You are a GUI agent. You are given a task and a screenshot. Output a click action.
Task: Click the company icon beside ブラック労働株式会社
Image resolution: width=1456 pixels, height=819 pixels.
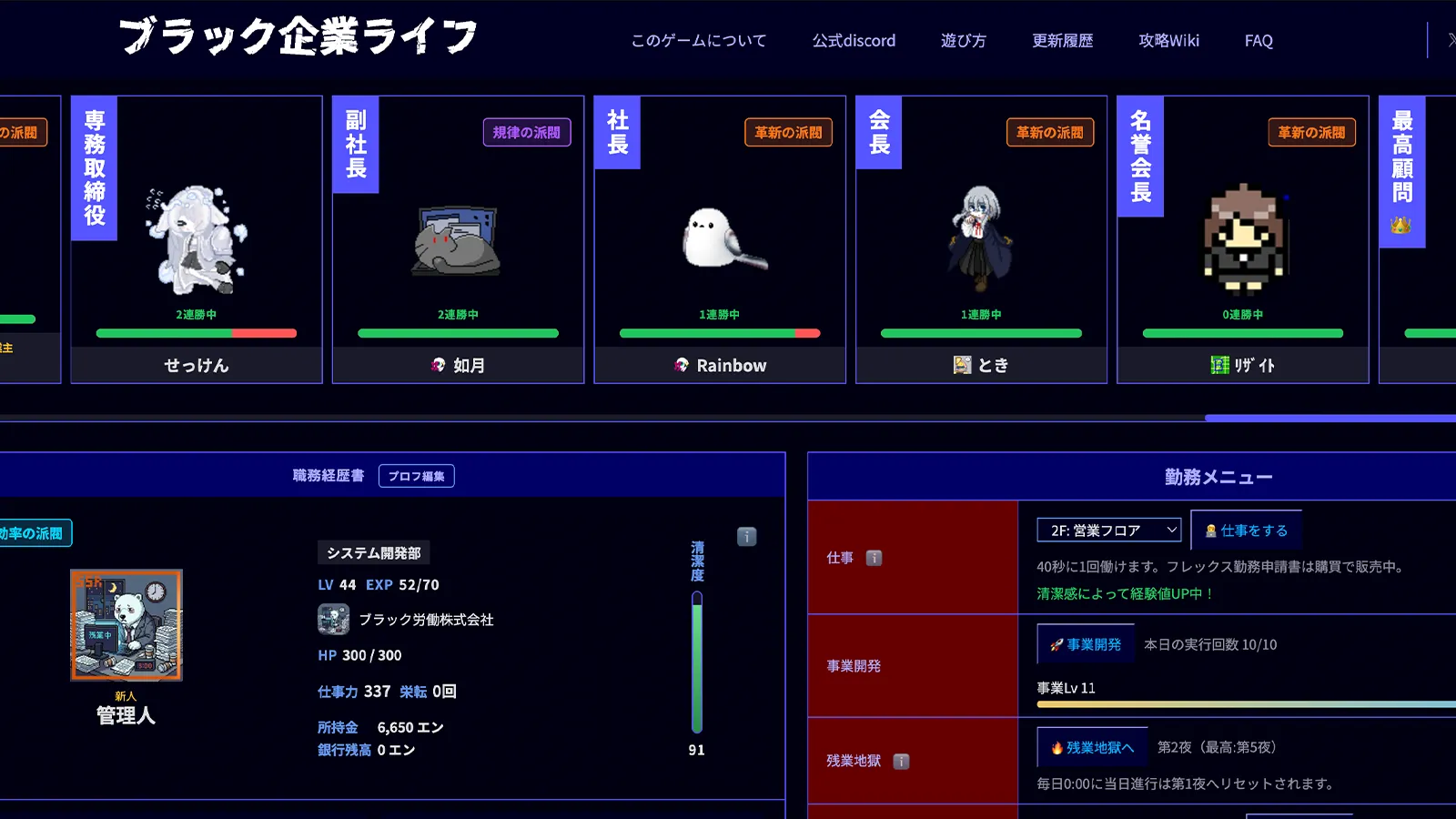click(335, 619)
